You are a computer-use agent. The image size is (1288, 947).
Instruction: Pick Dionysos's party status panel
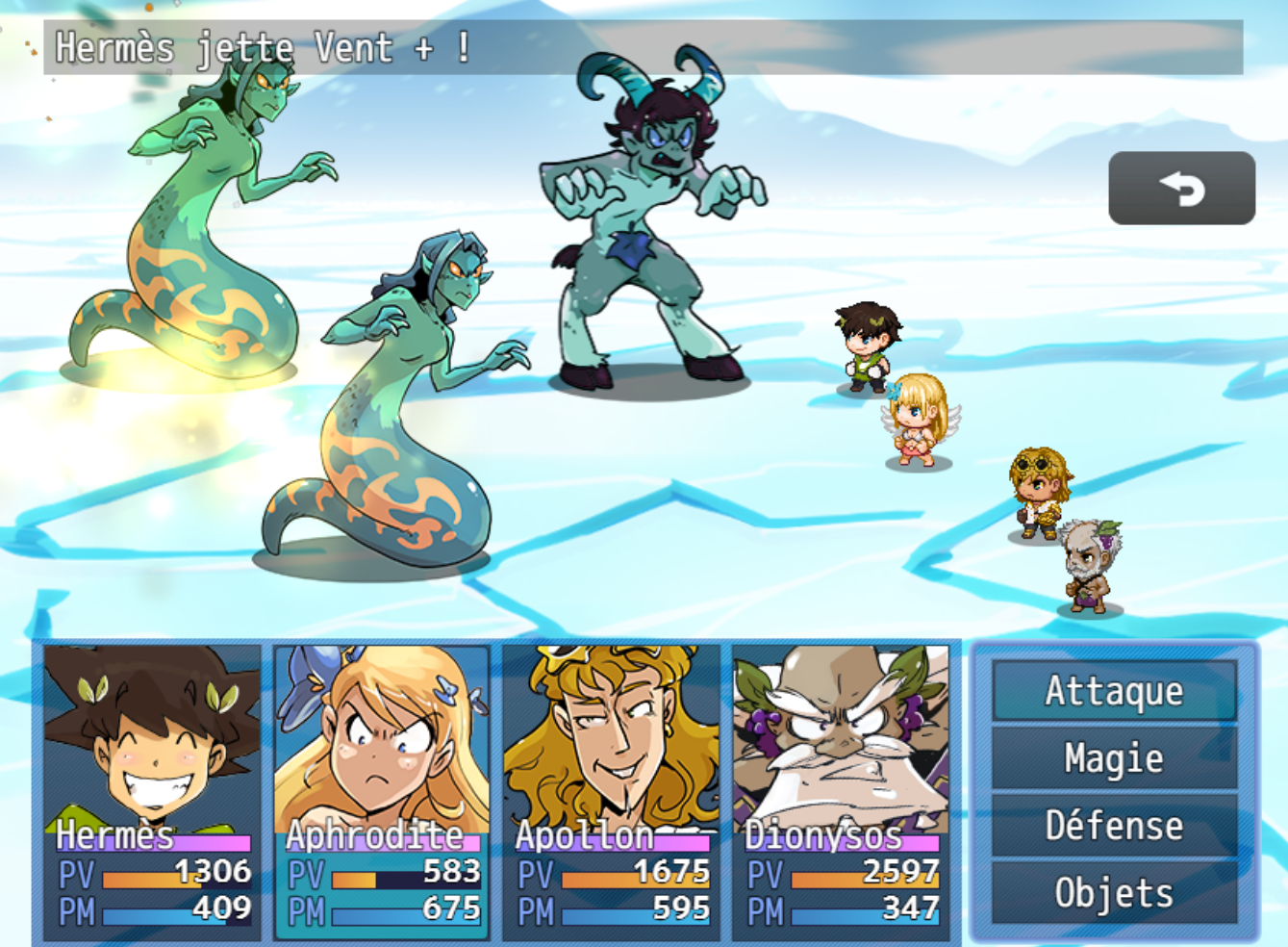click(841, 791)
